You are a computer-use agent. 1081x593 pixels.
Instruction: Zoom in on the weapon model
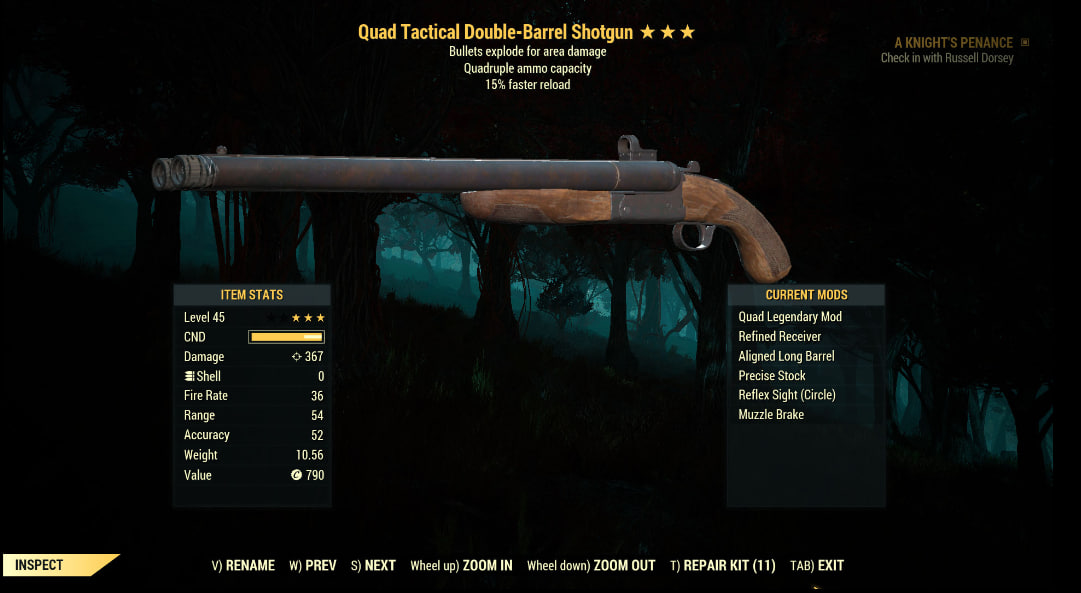tap(461, 565)
